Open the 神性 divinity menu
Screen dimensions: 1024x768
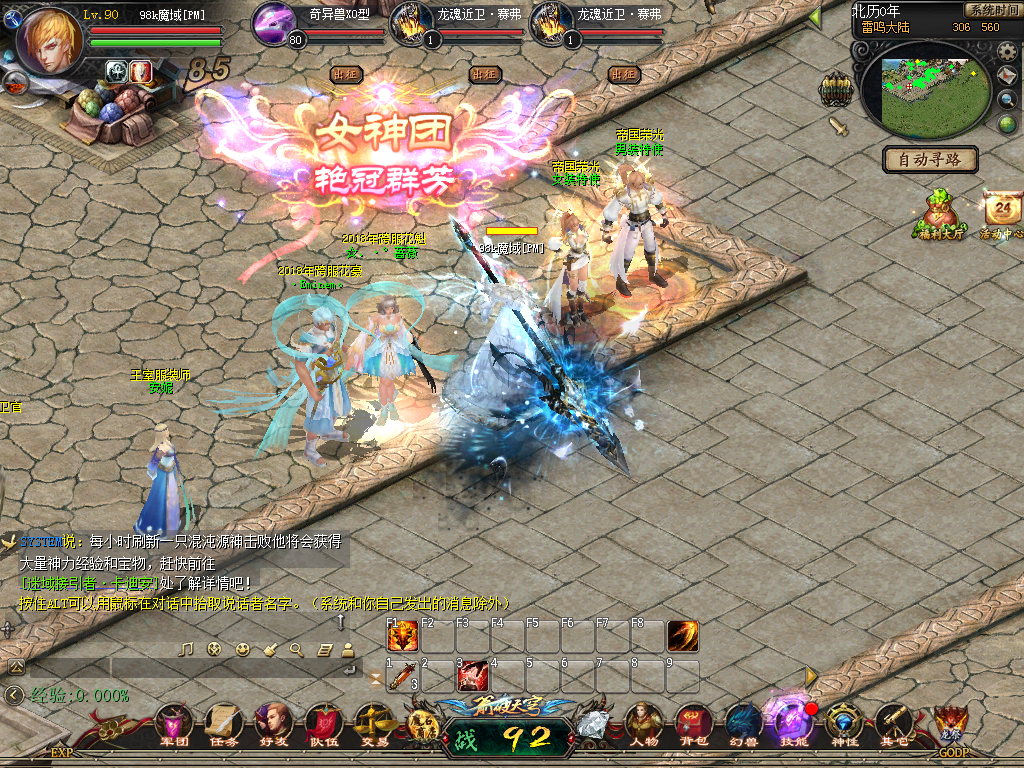[x=843, y=722]
